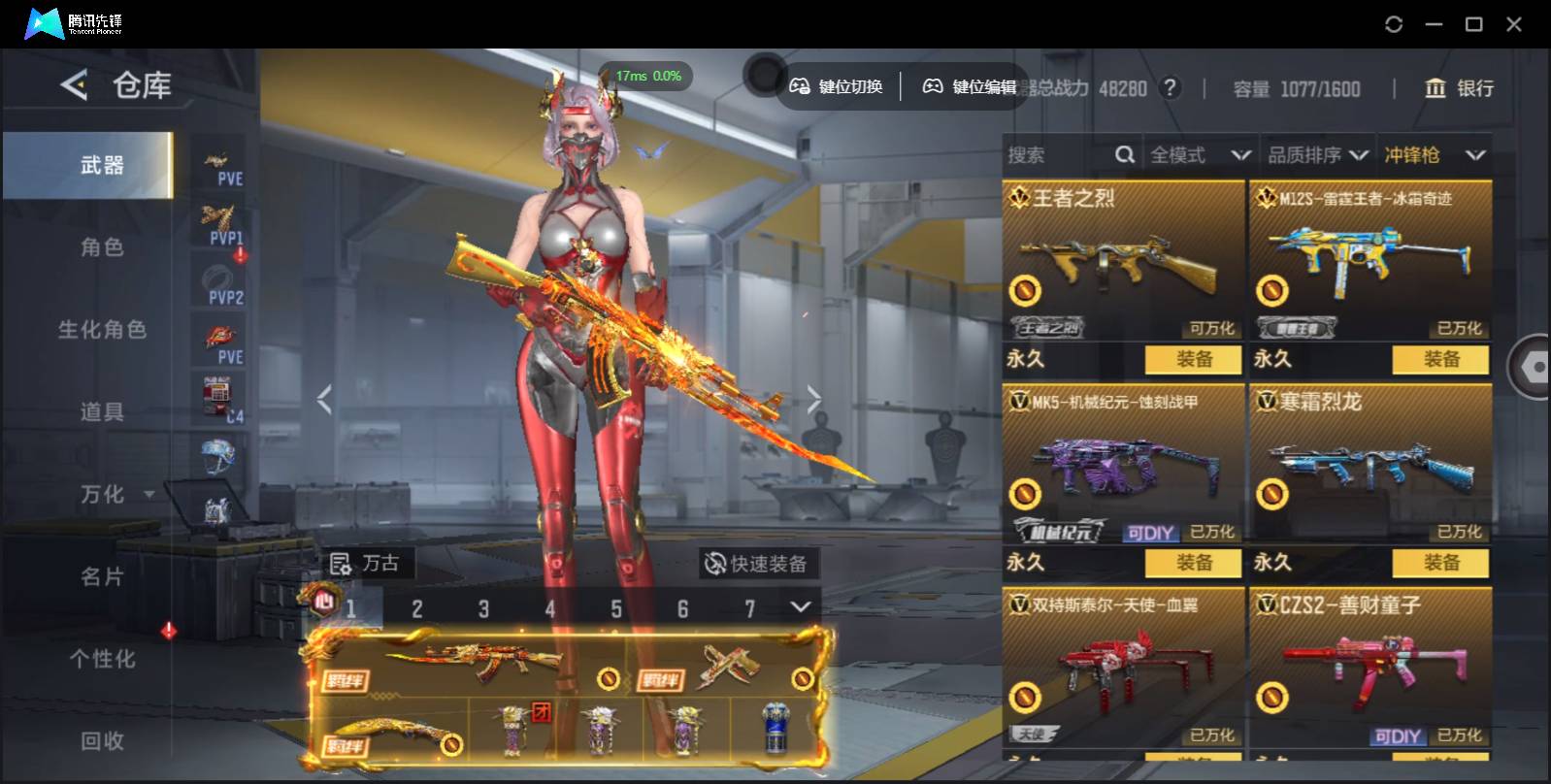Image resolution: width=1551 pixels, height=784 pixels.
Task: Click the 搜索 search field
Action: pos(1058,155)
